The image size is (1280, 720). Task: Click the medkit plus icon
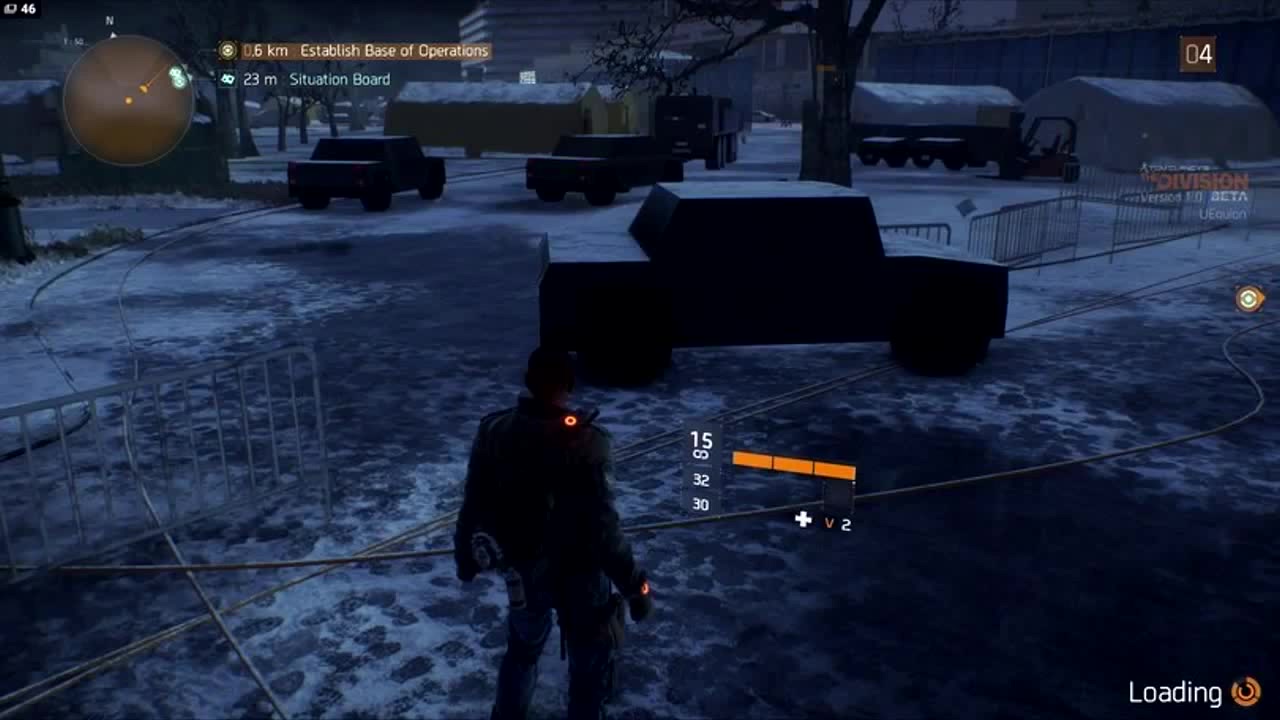coord(803,519)
